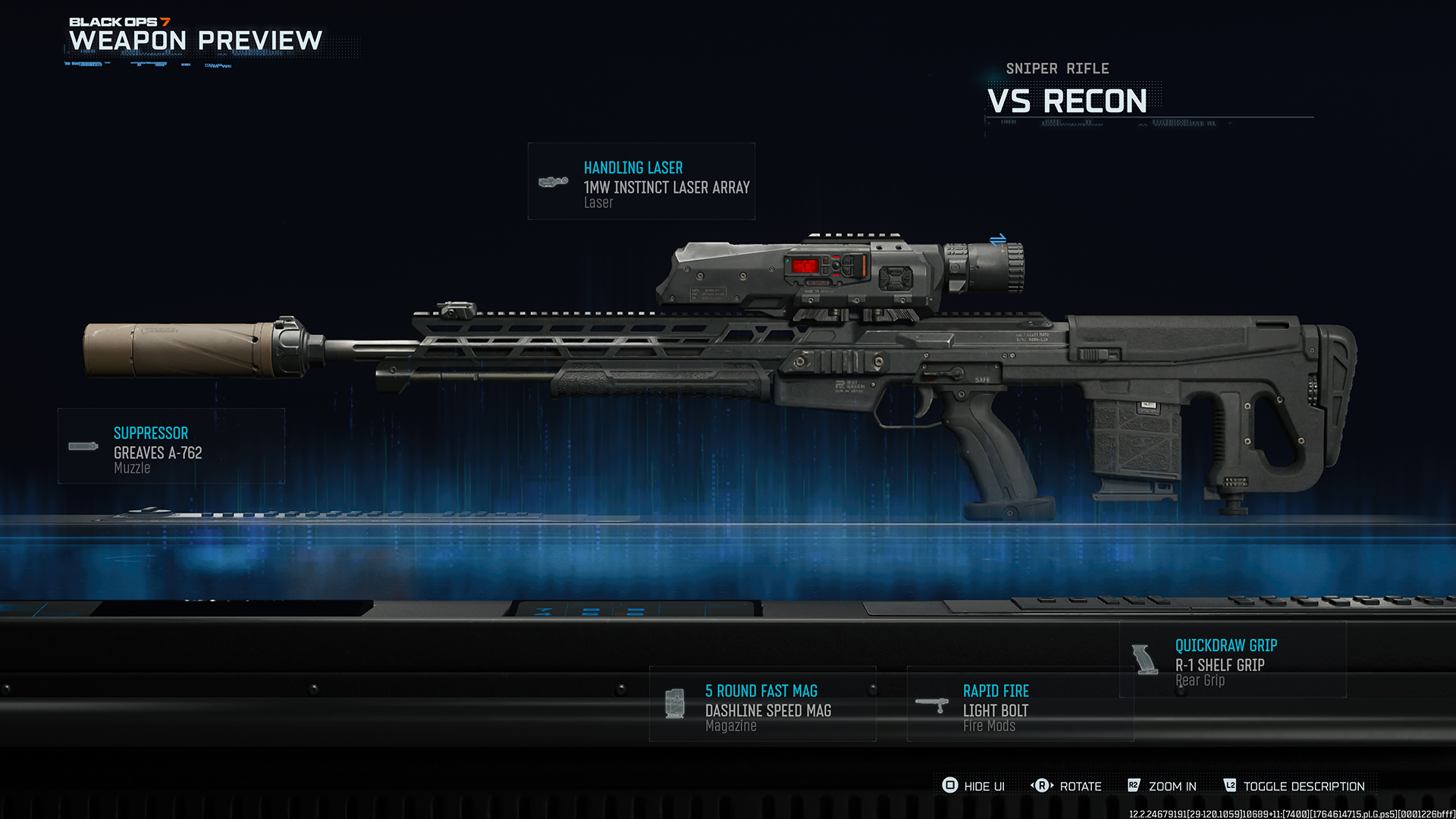Click the square button Hide UI icon
Viewport: 1456px width, 819px height.
[949, 786]
